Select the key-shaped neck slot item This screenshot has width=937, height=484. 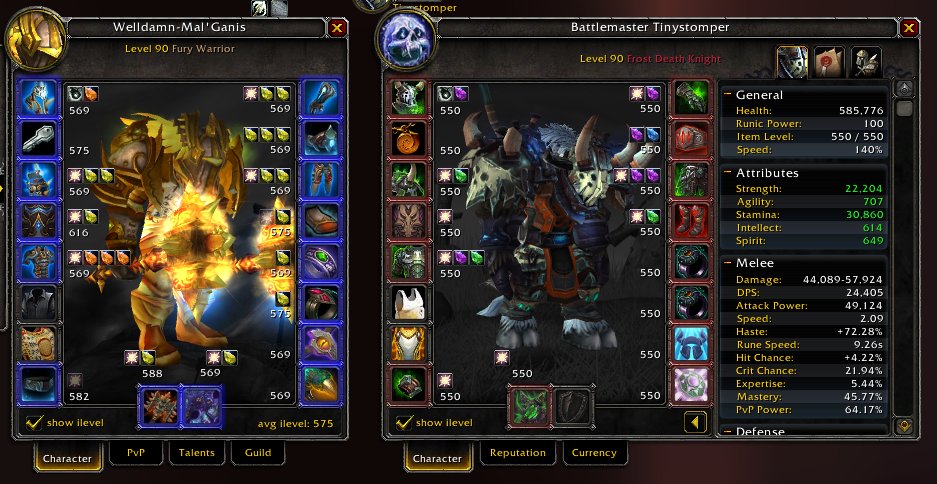pyautogui.click(x=39, y=140)
